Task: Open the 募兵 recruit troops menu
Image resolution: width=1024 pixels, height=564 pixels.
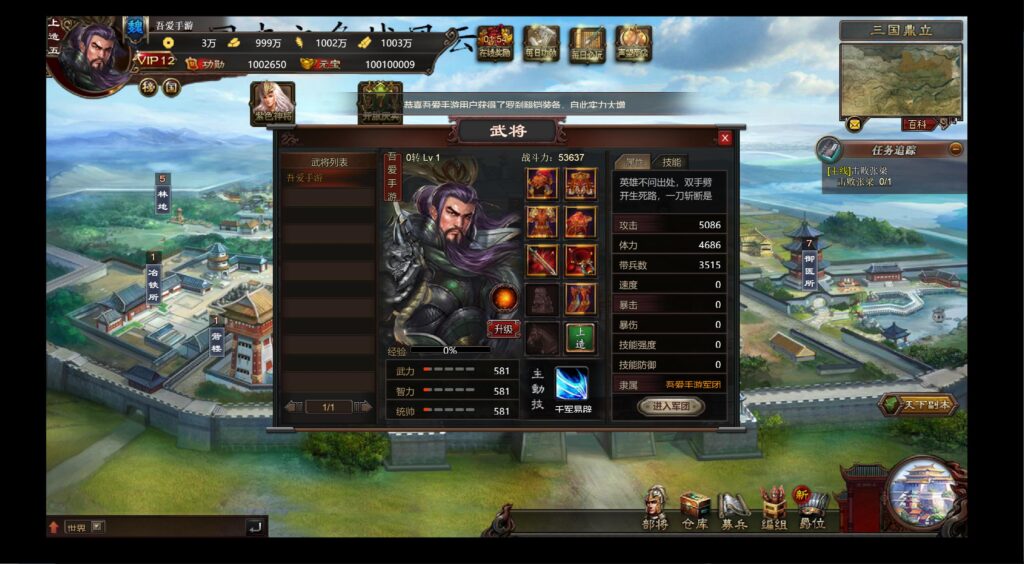Action: (734, 507)
